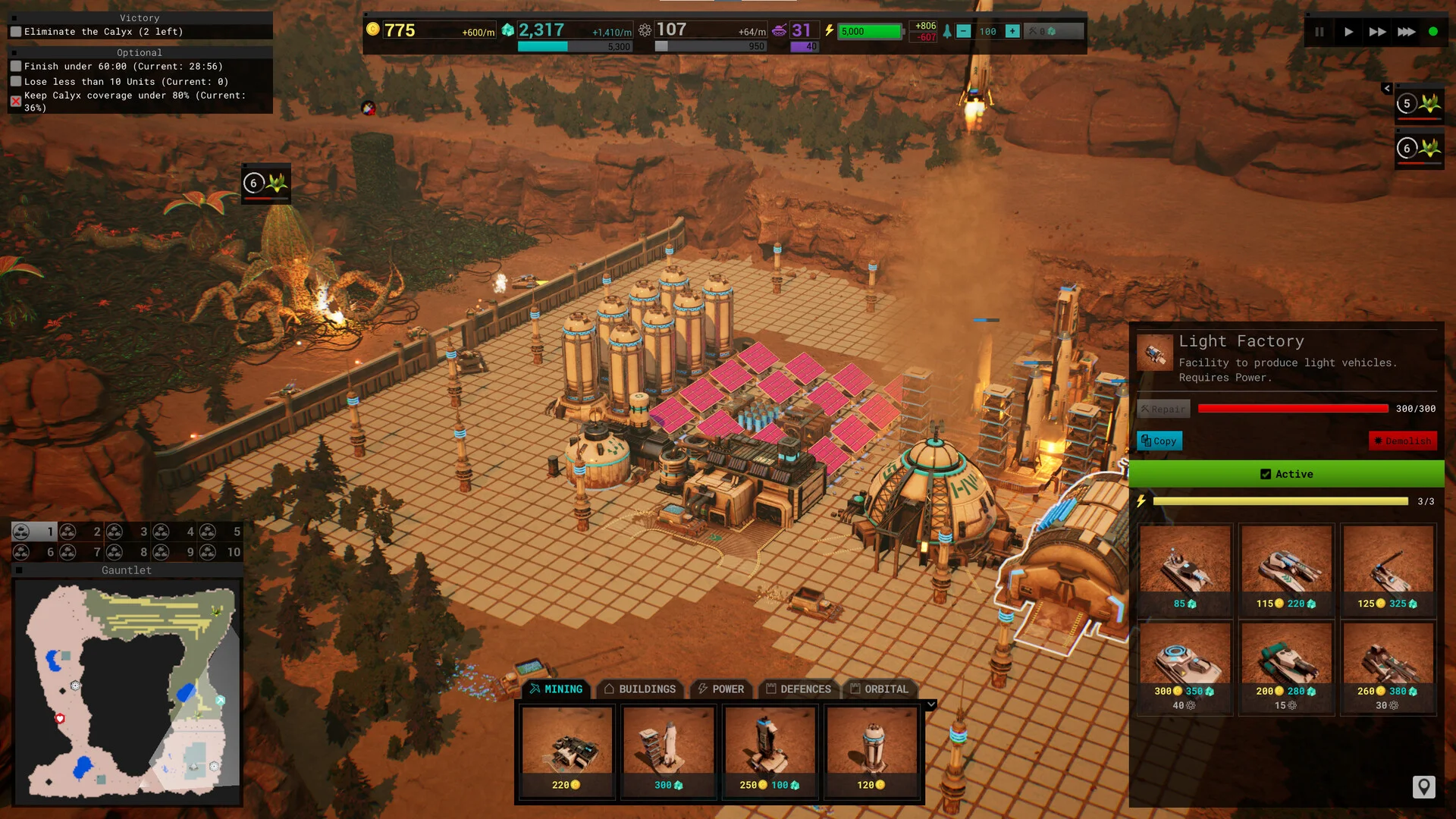Click the map pin location button
Viewport: 1456px width, 819px height.
pos(1423,786)
